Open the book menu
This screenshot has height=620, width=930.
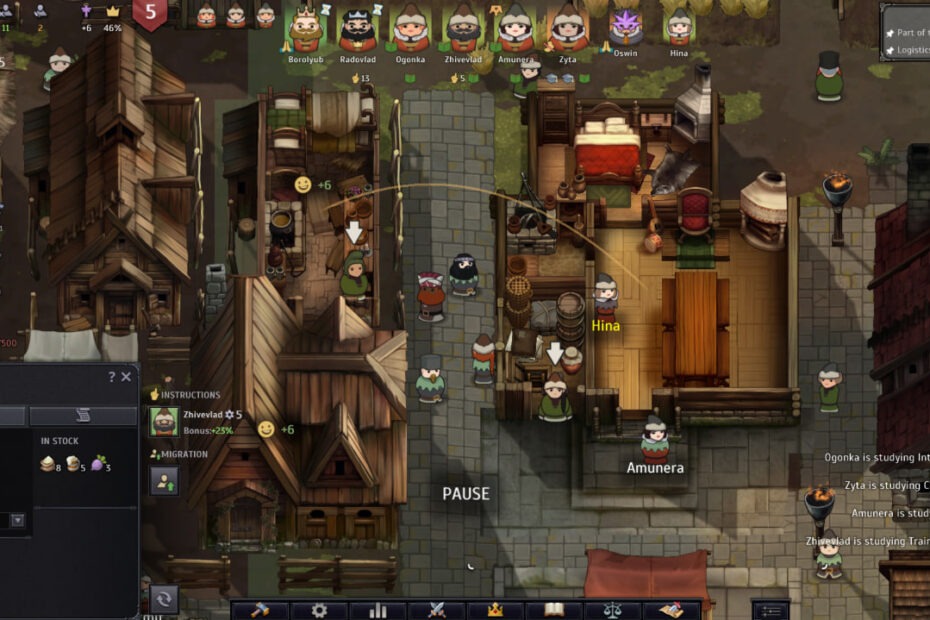coord(554,610)
